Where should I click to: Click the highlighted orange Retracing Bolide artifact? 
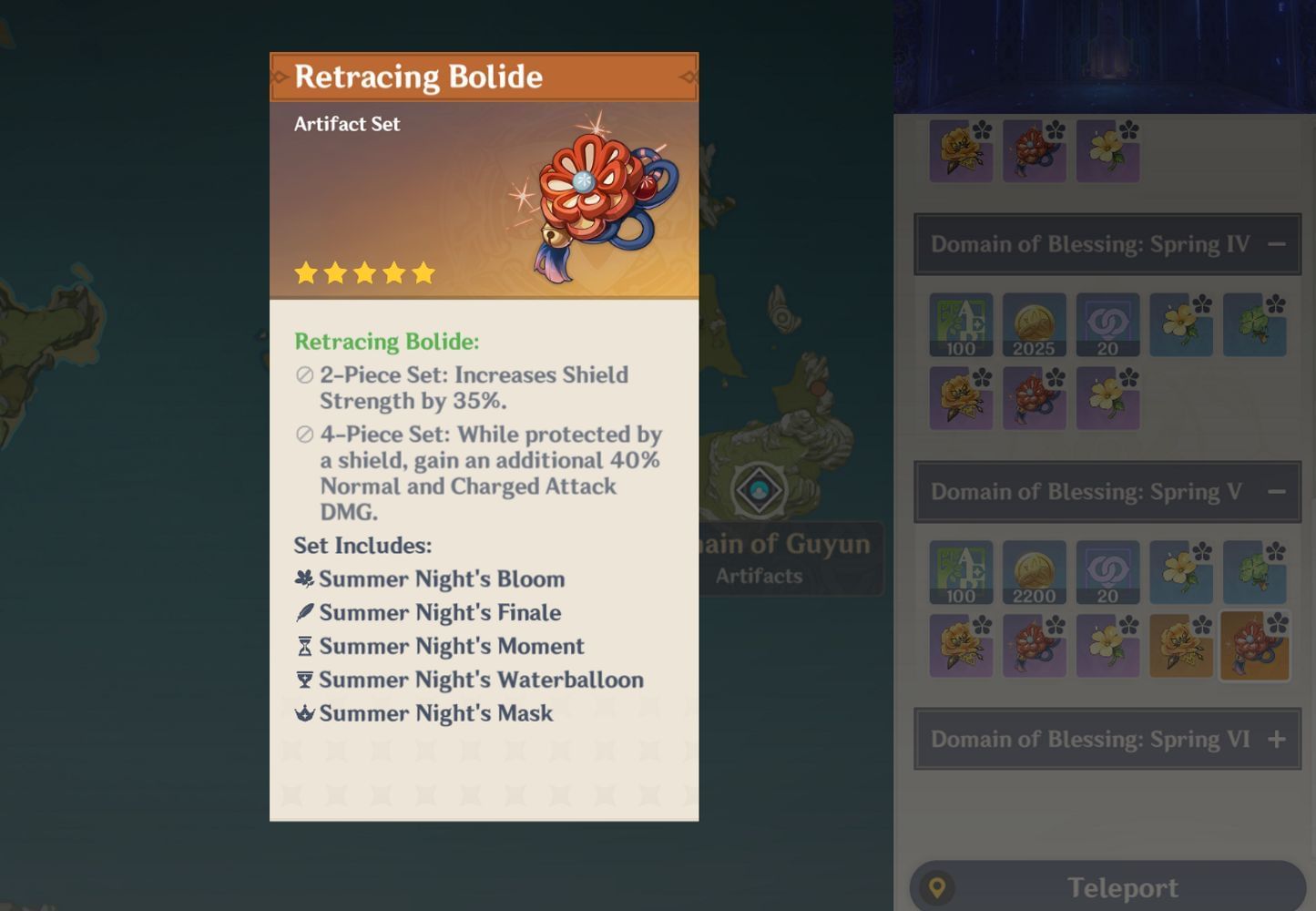pos(1254,646)
